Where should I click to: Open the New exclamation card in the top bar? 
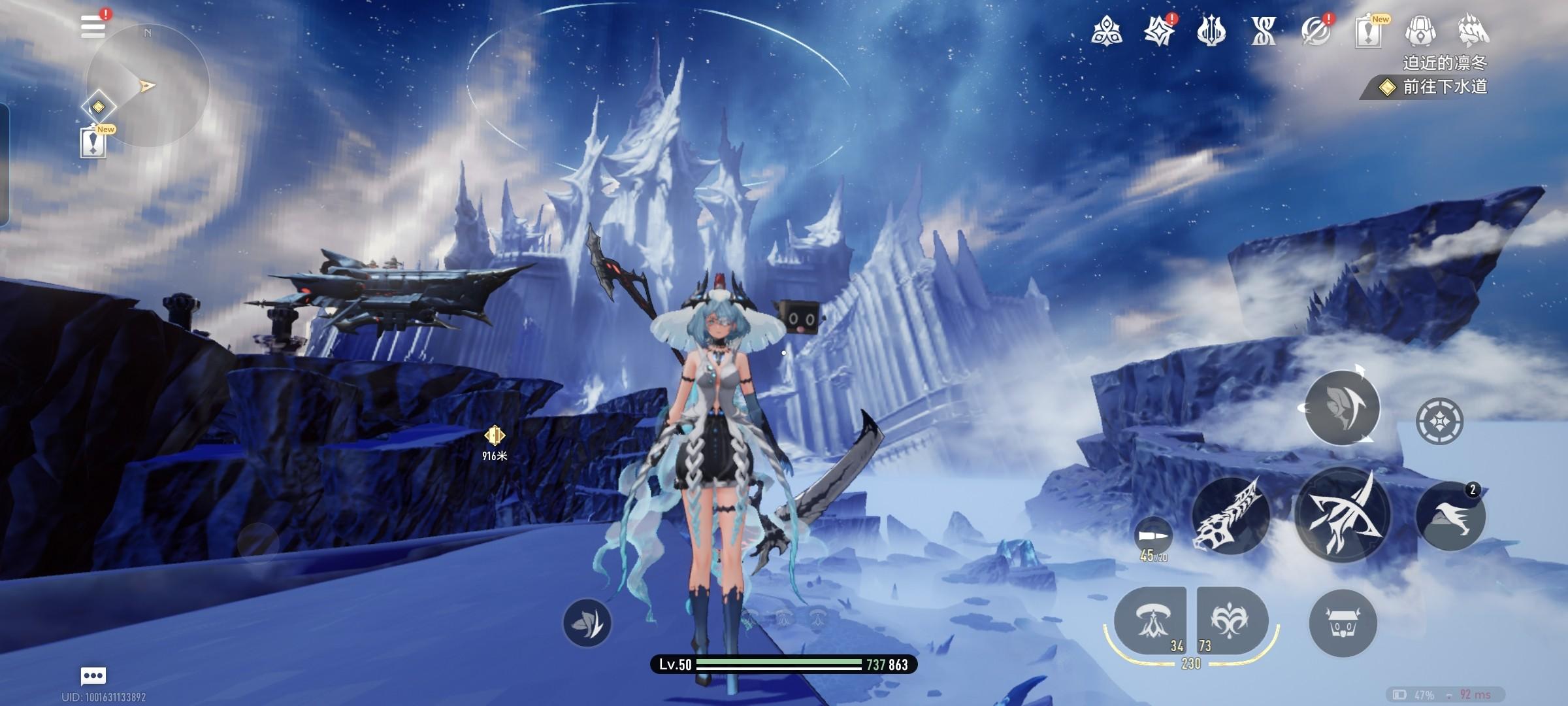coord(1368,32)
